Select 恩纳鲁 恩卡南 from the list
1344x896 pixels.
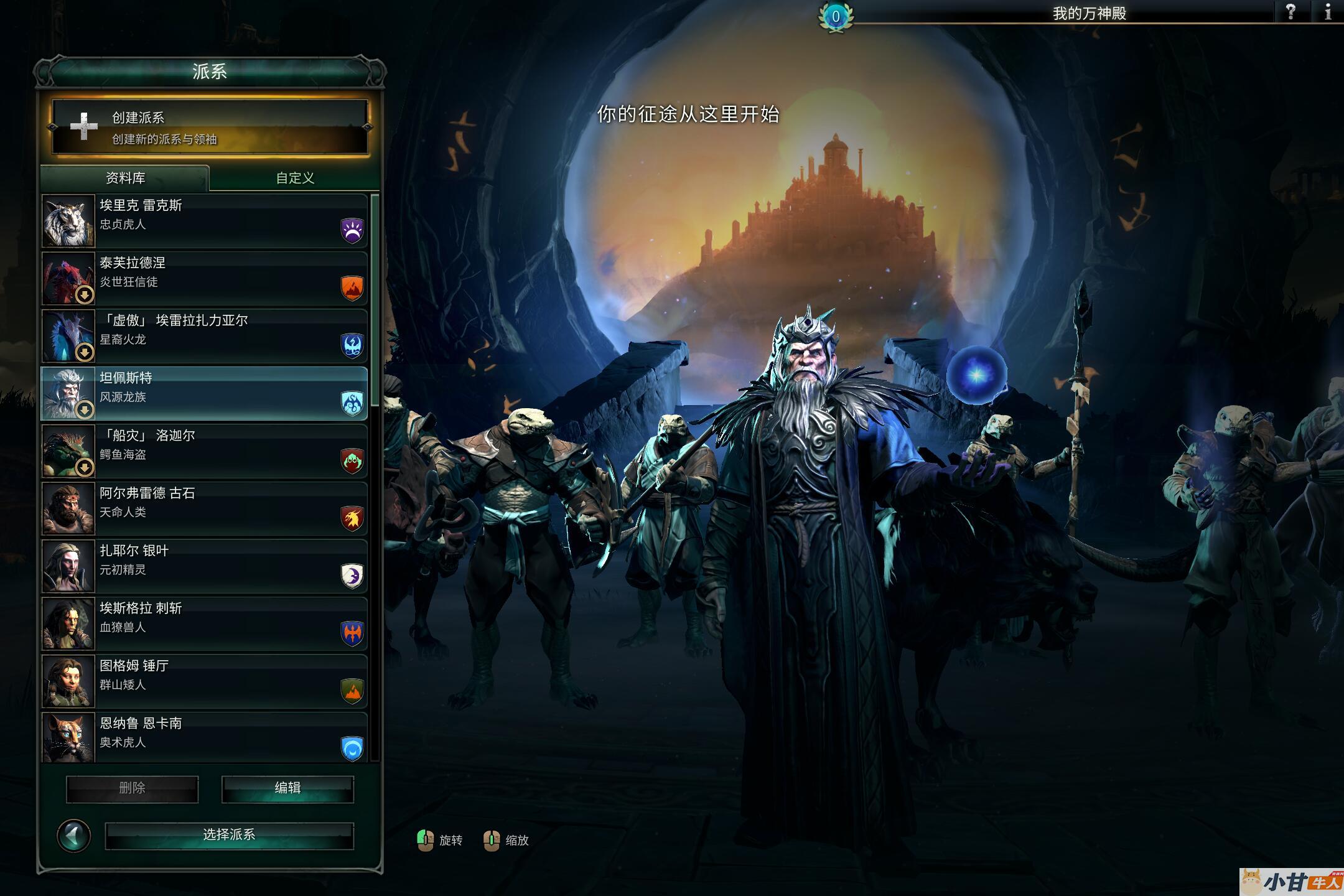click(205, 737)
